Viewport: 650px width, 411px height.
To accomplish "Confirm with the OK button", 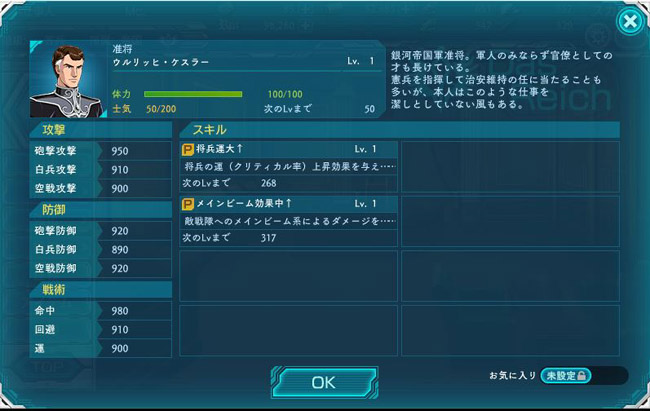I will [x=323, y=381].
